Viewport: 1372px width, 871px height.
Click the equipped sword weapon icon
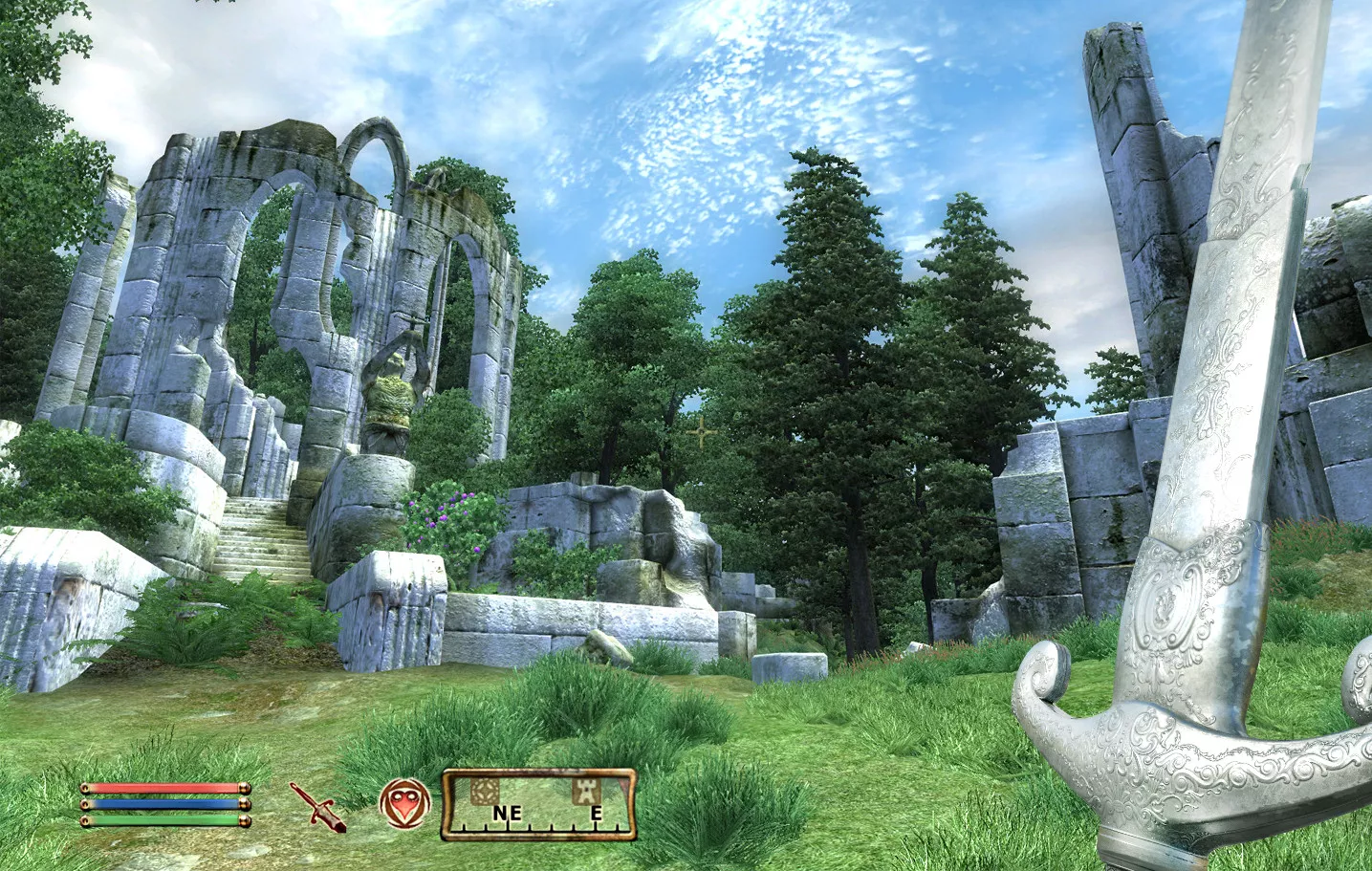[x=318, y=806]
